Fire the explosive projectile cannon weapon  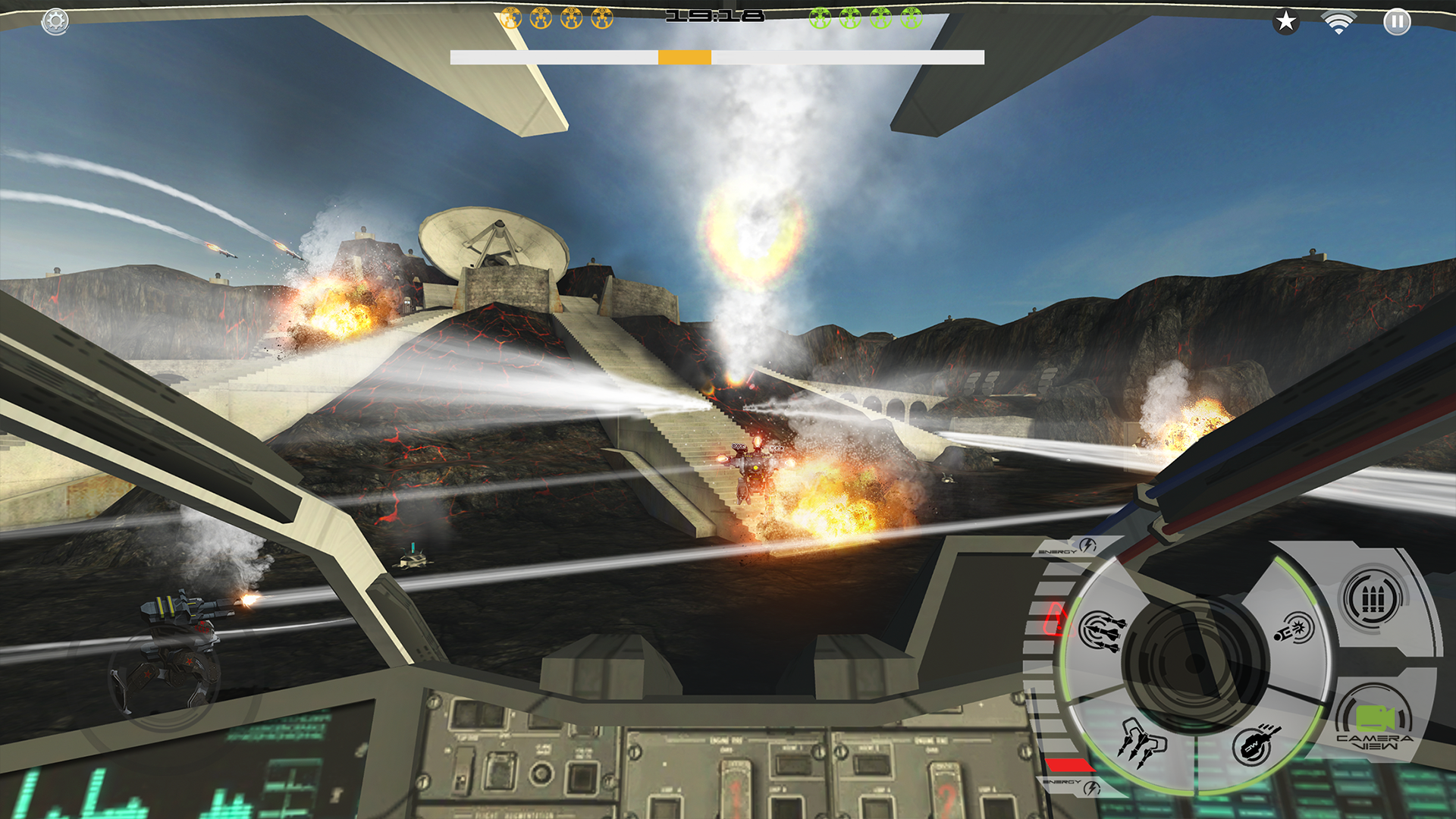coord(1292,629)
